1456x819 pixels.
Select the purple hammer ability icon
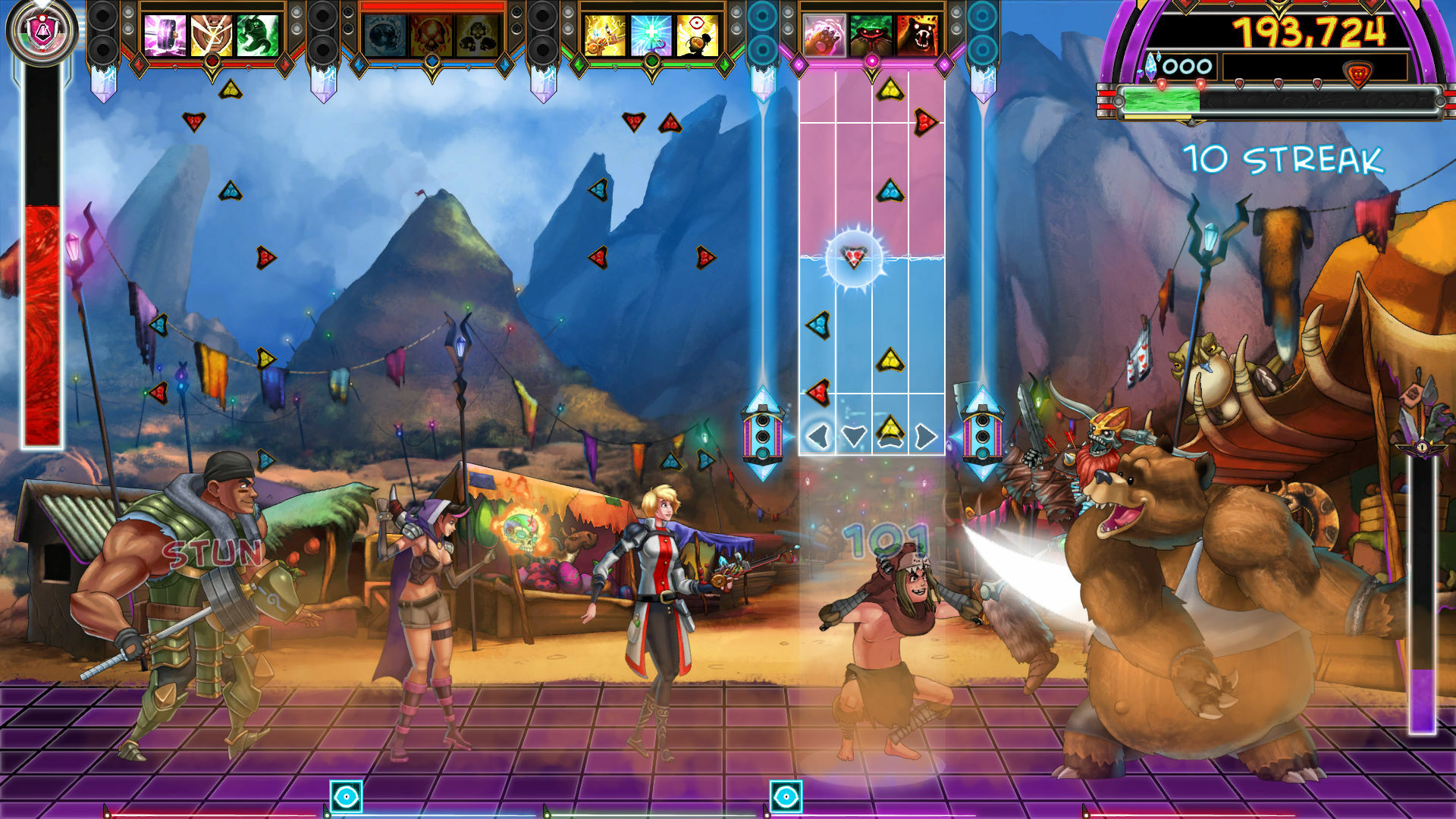point(165,35)
